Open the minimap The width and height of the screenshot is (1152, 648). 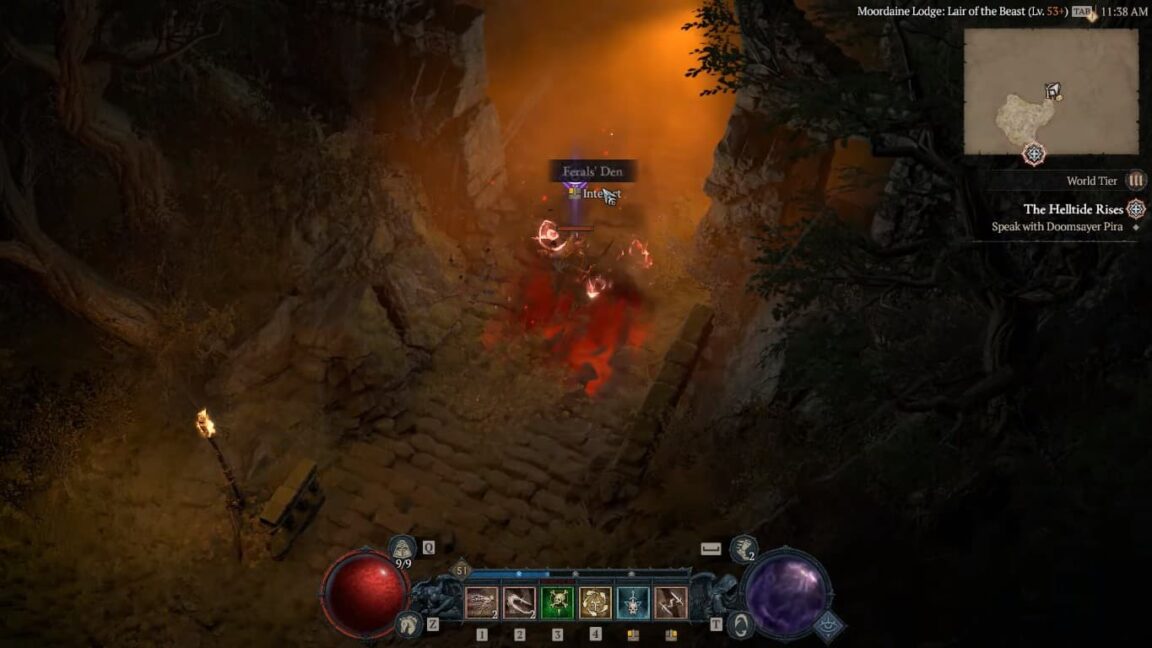(x=1050, y=92)
